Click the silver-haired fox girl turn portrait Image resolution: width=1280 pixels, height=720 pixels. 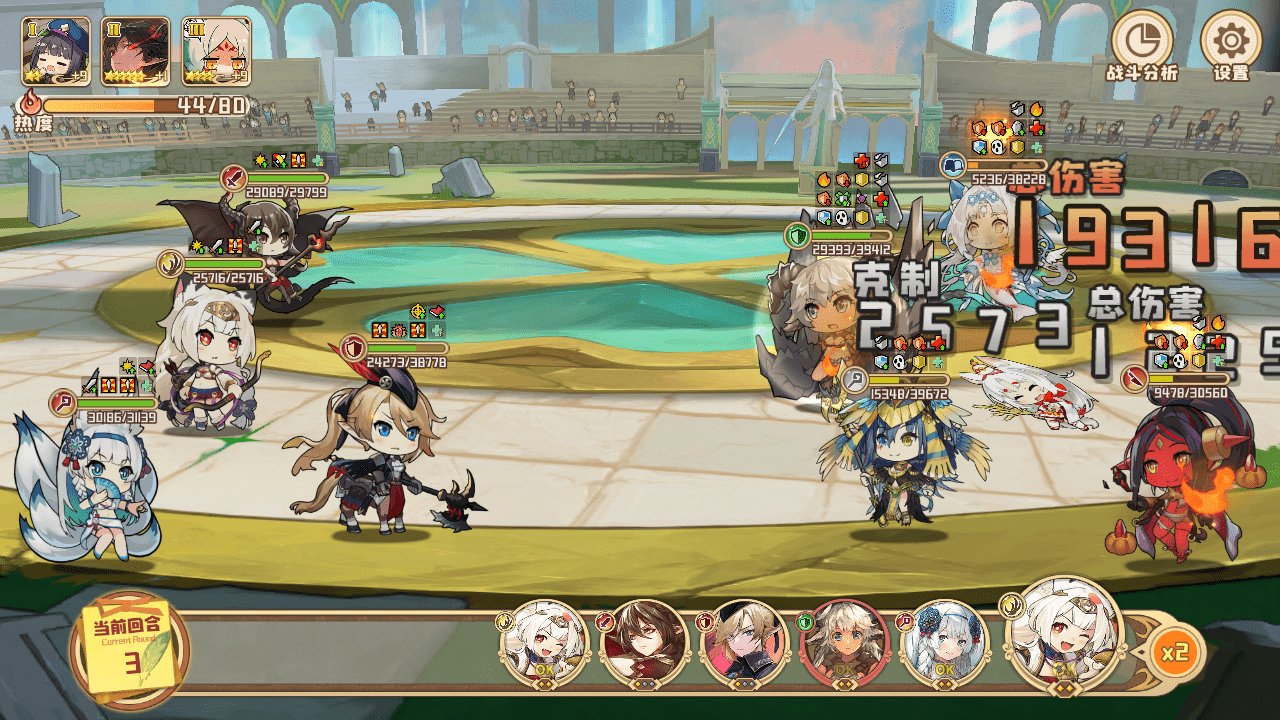point(943,642)
